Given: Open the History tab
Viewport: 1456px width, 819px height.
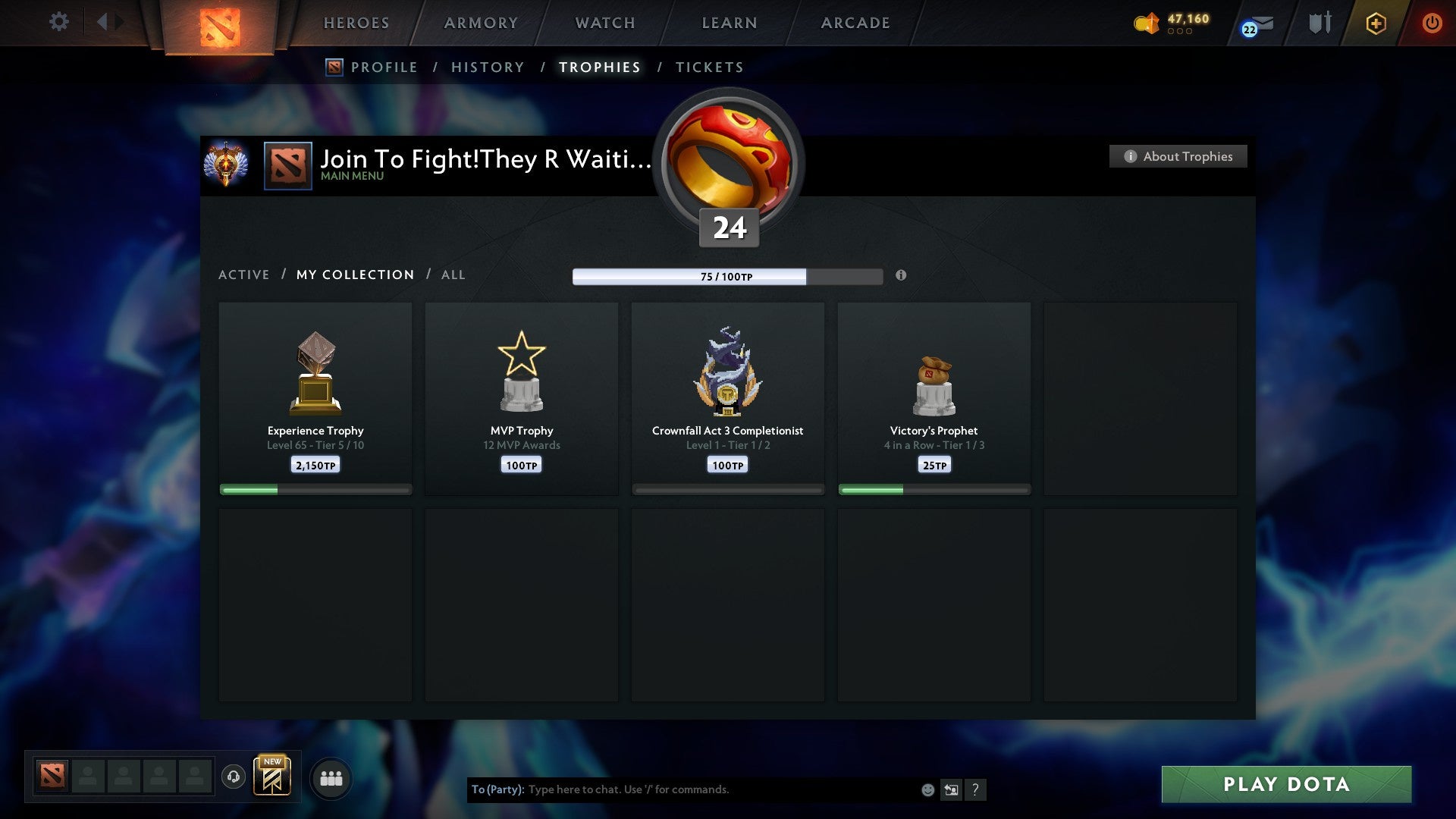Looking at the screenshot, I should pyautogui.click(x=487, y=67).
